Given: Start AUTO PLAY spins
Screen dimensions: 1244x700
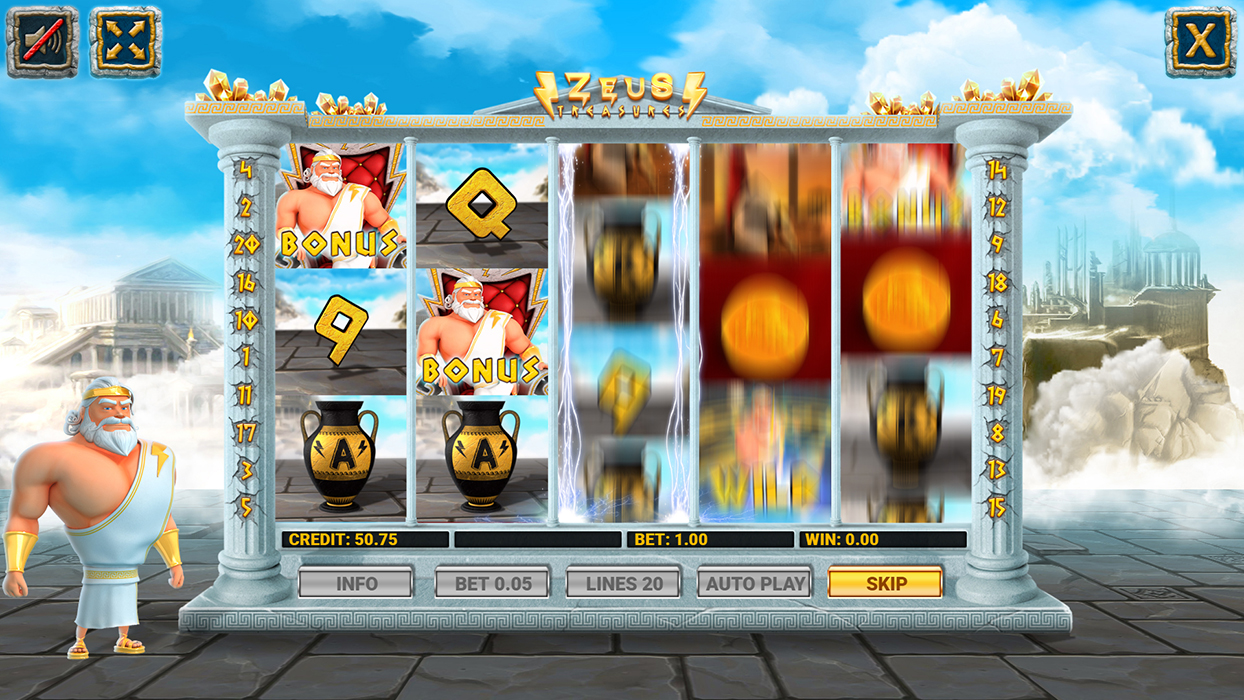Looking at the screenshot, I should point(754,583).
